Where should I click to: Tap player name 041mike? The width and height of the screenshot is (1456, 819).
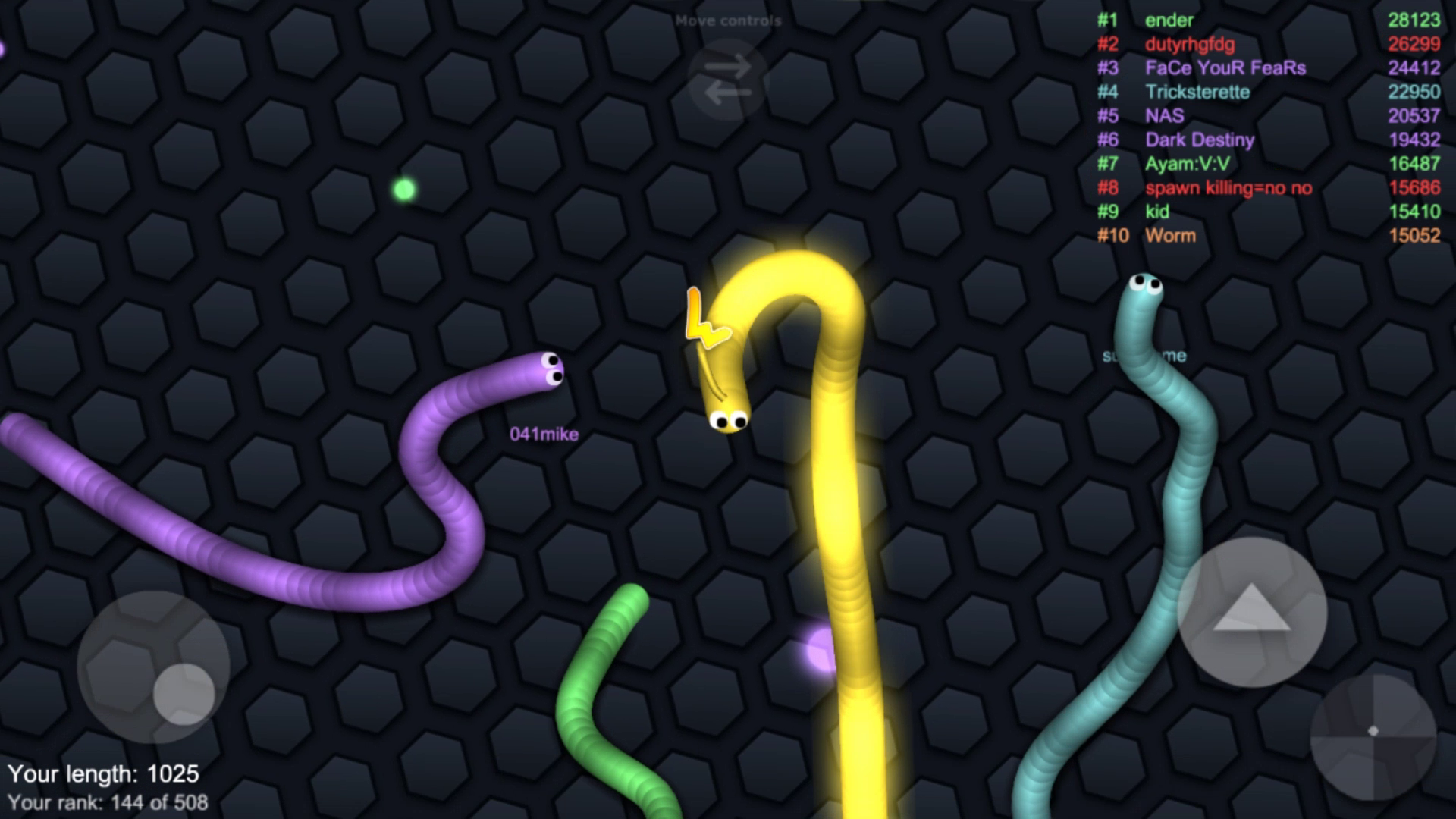[x=543, y=434]
